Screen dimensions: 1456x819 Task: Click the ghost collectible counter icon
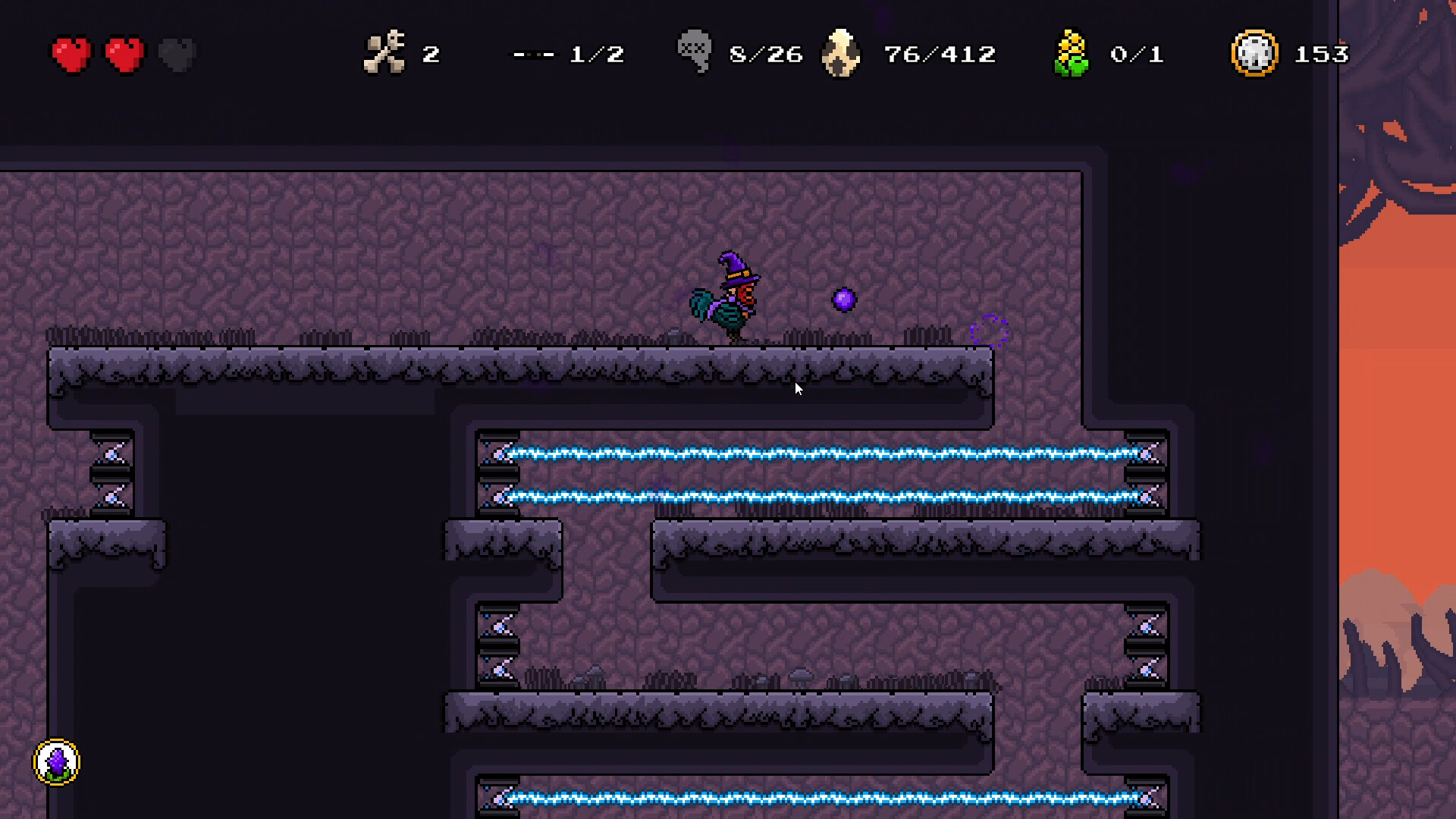click(x=692, y=53)
